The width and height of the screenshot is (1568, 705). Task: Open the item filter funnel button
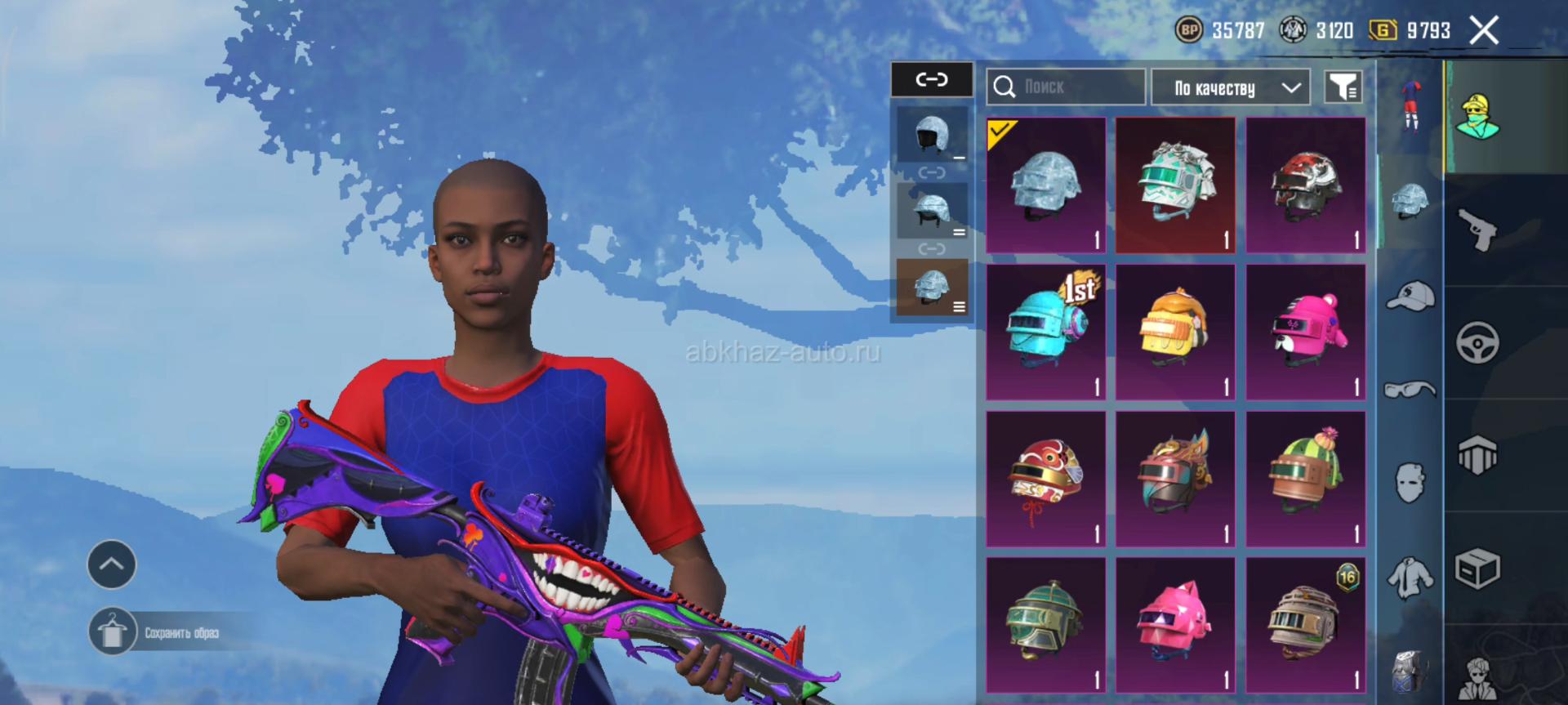1343,87
